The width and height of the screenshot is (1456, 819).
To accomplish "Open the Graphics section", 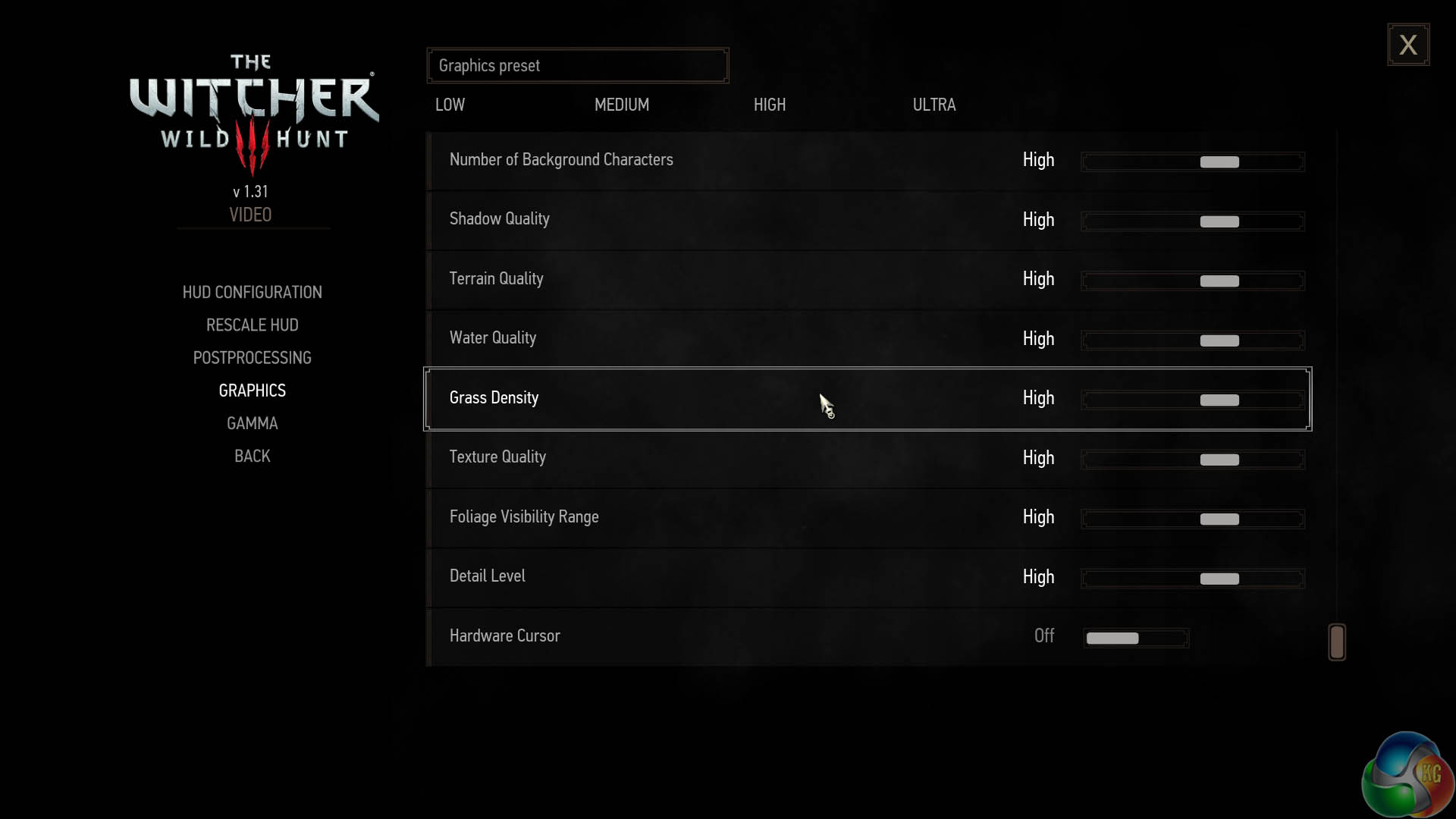I will tap(252, 391).
